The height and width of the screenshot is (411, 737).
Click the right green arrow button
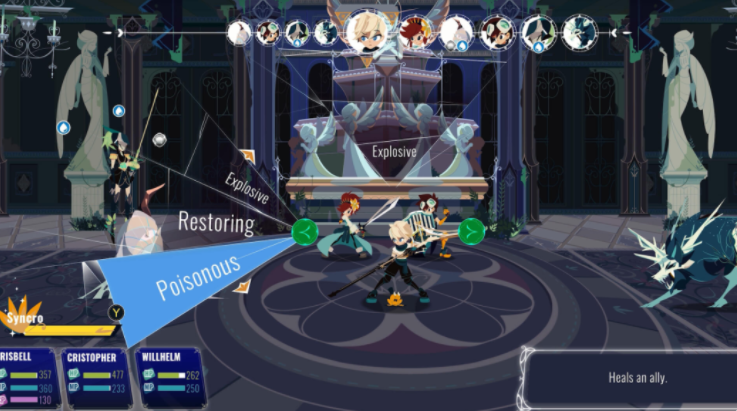472,232
